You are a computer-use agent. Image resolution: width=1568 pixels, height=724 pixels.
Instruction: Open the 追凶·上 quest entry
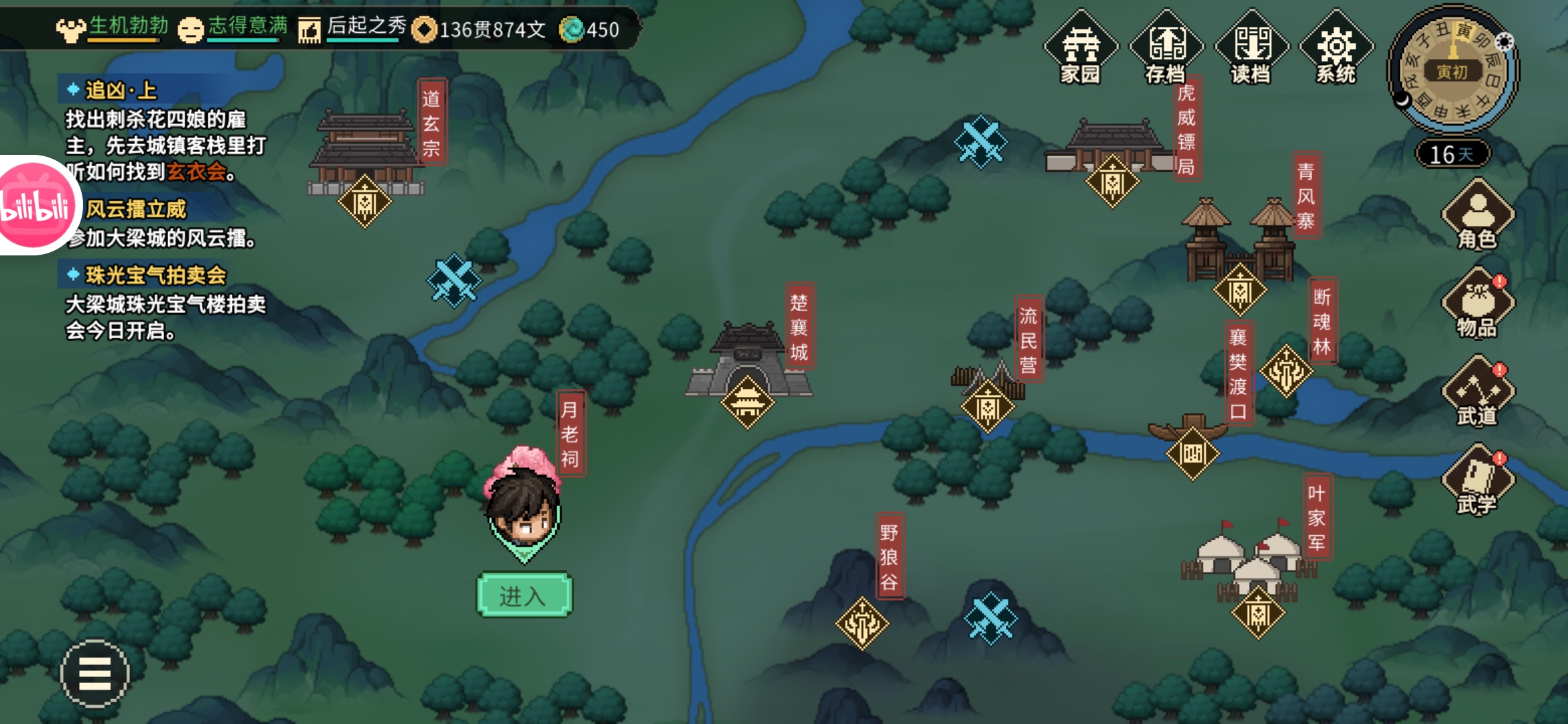pyautogui.click(x=121, y=90)
